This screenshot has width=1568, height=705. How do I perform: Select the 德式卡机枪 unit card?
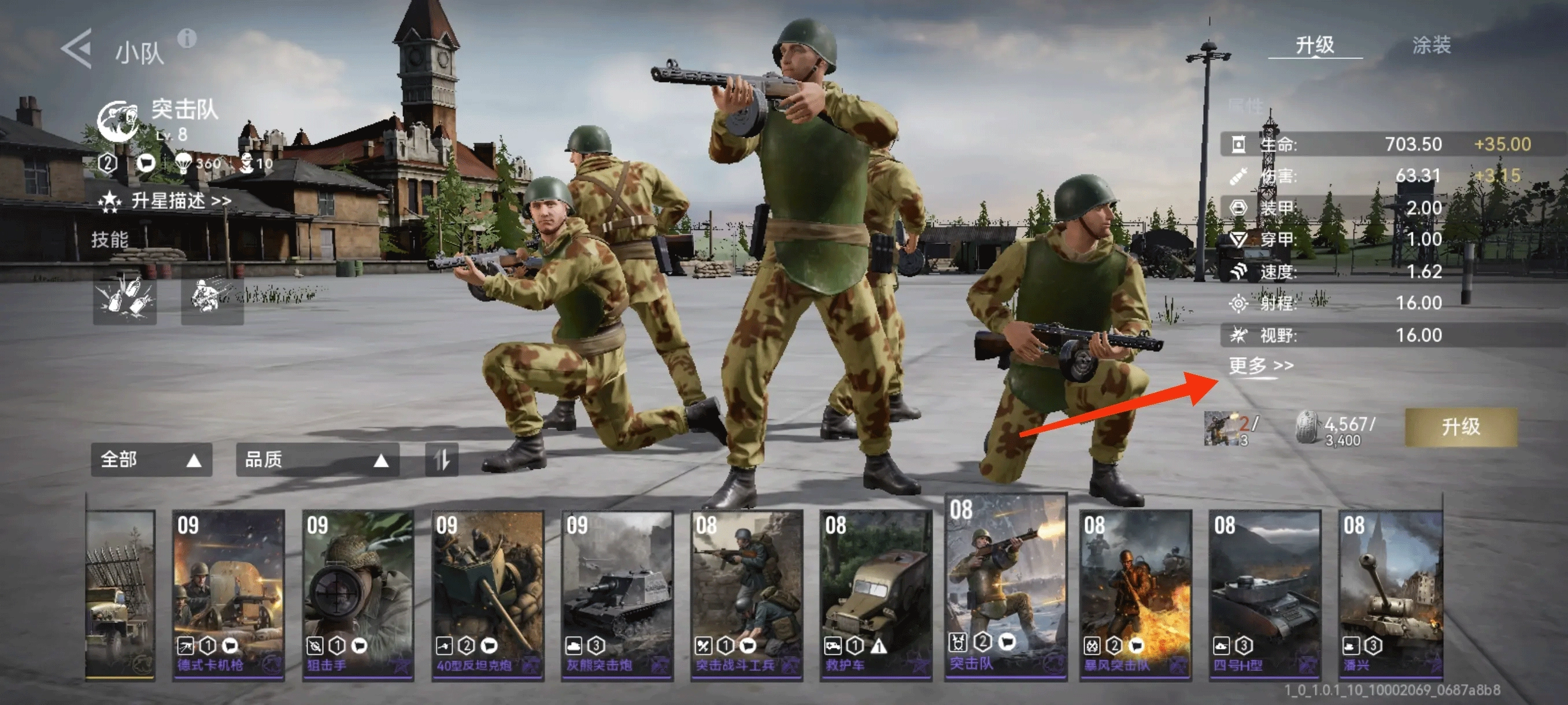pyautogui.click(x=228, y=593)
